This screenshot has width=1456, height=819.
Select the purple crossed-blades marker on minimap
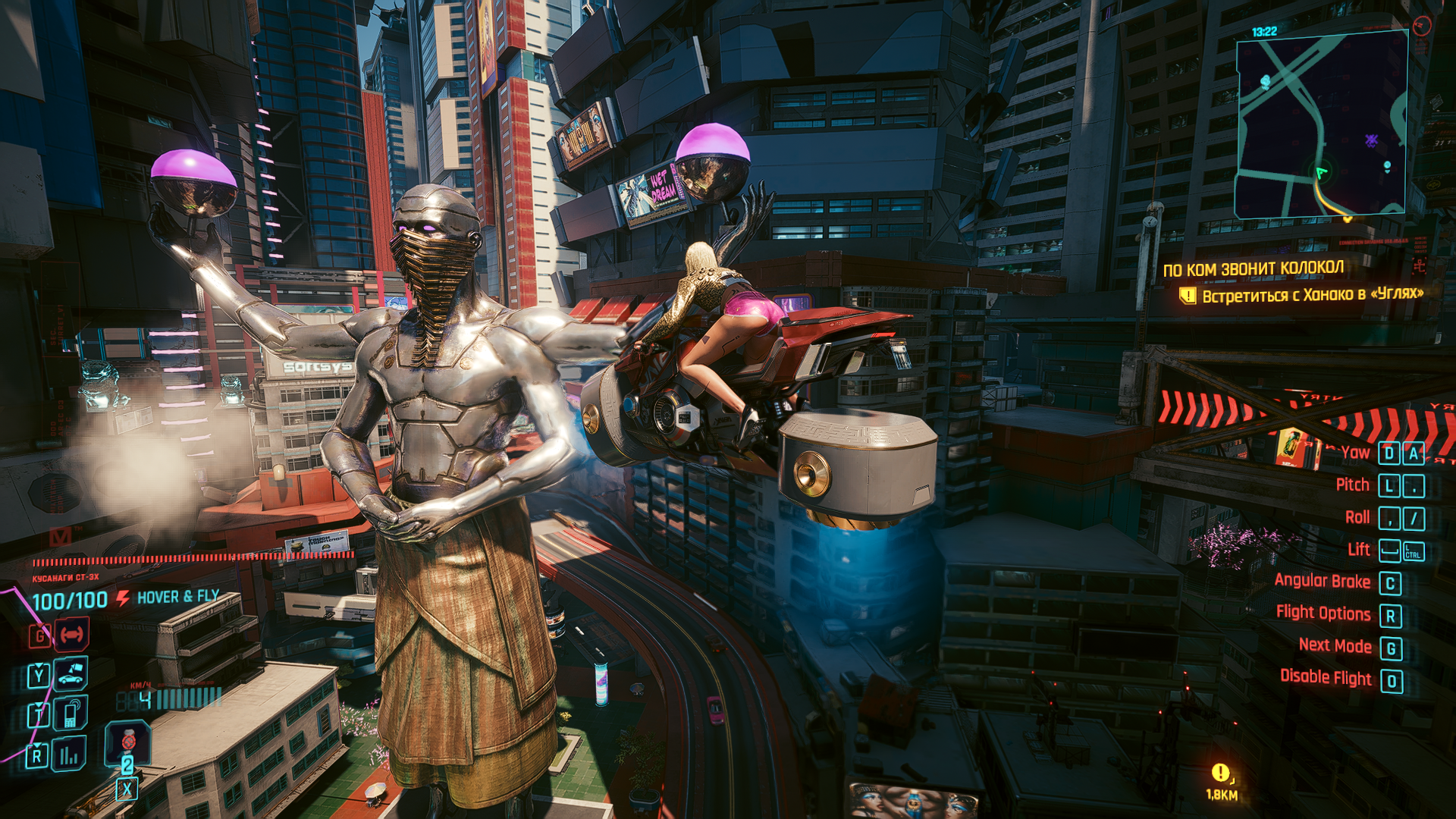pyautogui.click(x=1371, y=140)
